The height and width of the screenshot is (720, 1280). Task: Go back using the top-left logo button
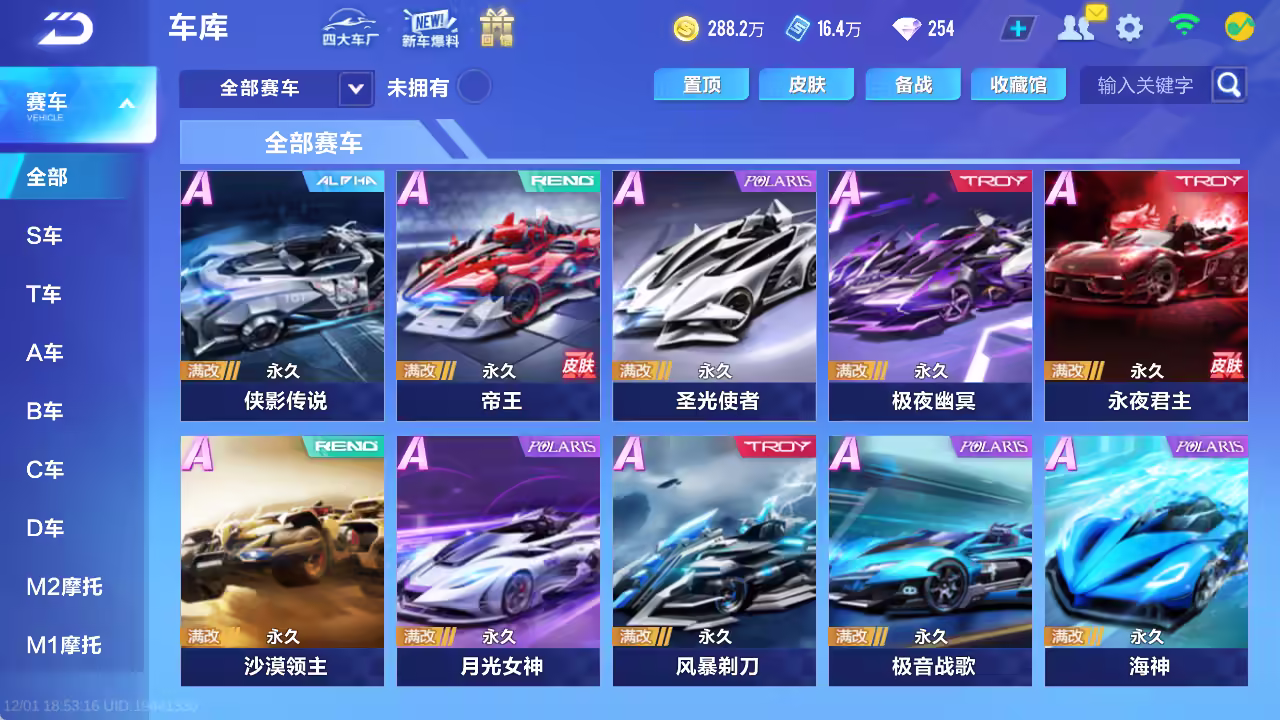point(65,29)
